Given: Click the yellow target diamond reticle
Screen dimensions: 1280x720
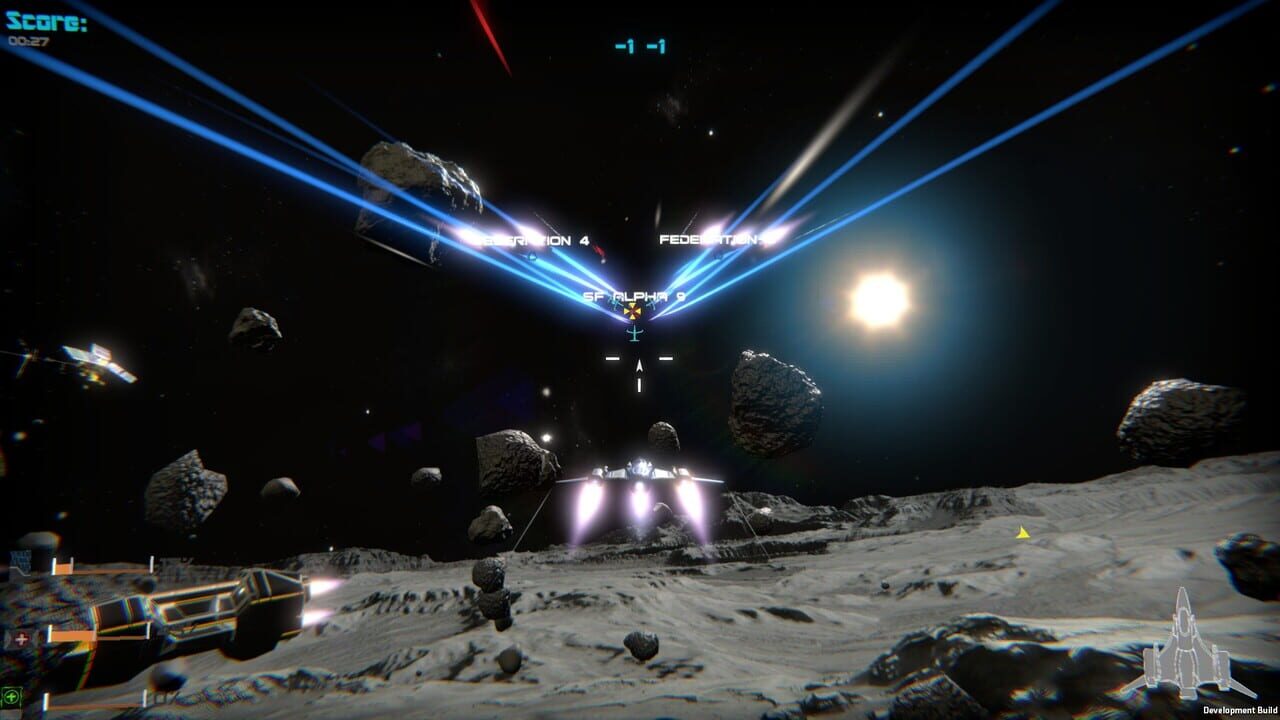Looking at the screenshot, I should [x=632, y=311].
